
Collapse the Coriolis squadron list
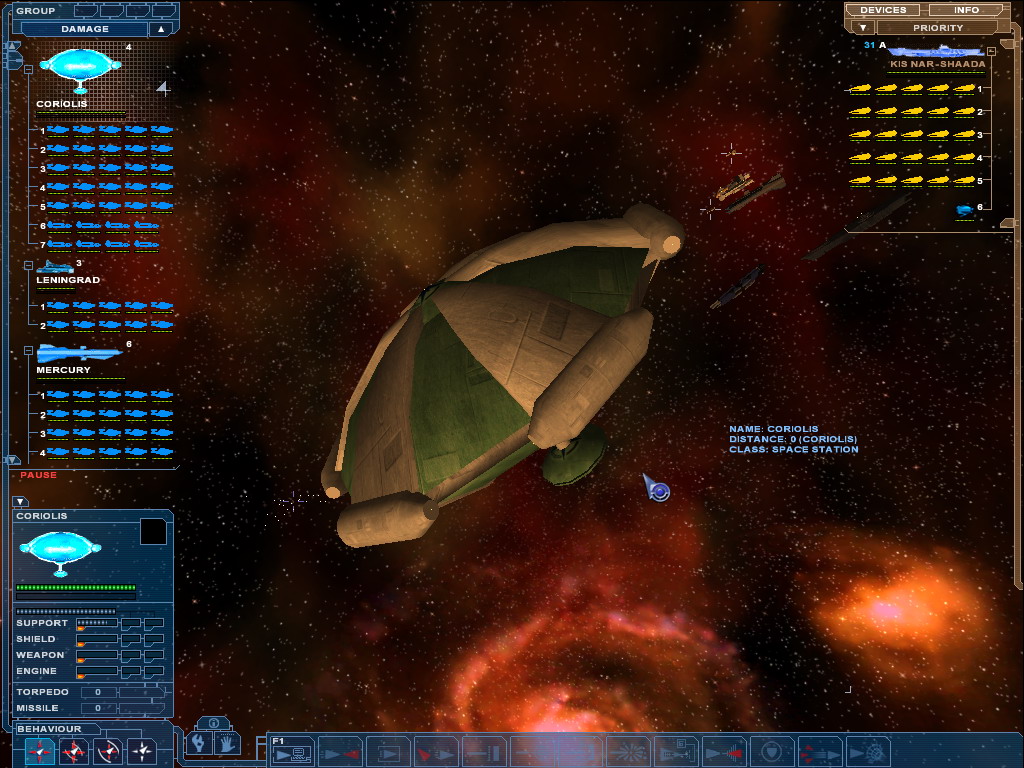[x=28, y=70]
